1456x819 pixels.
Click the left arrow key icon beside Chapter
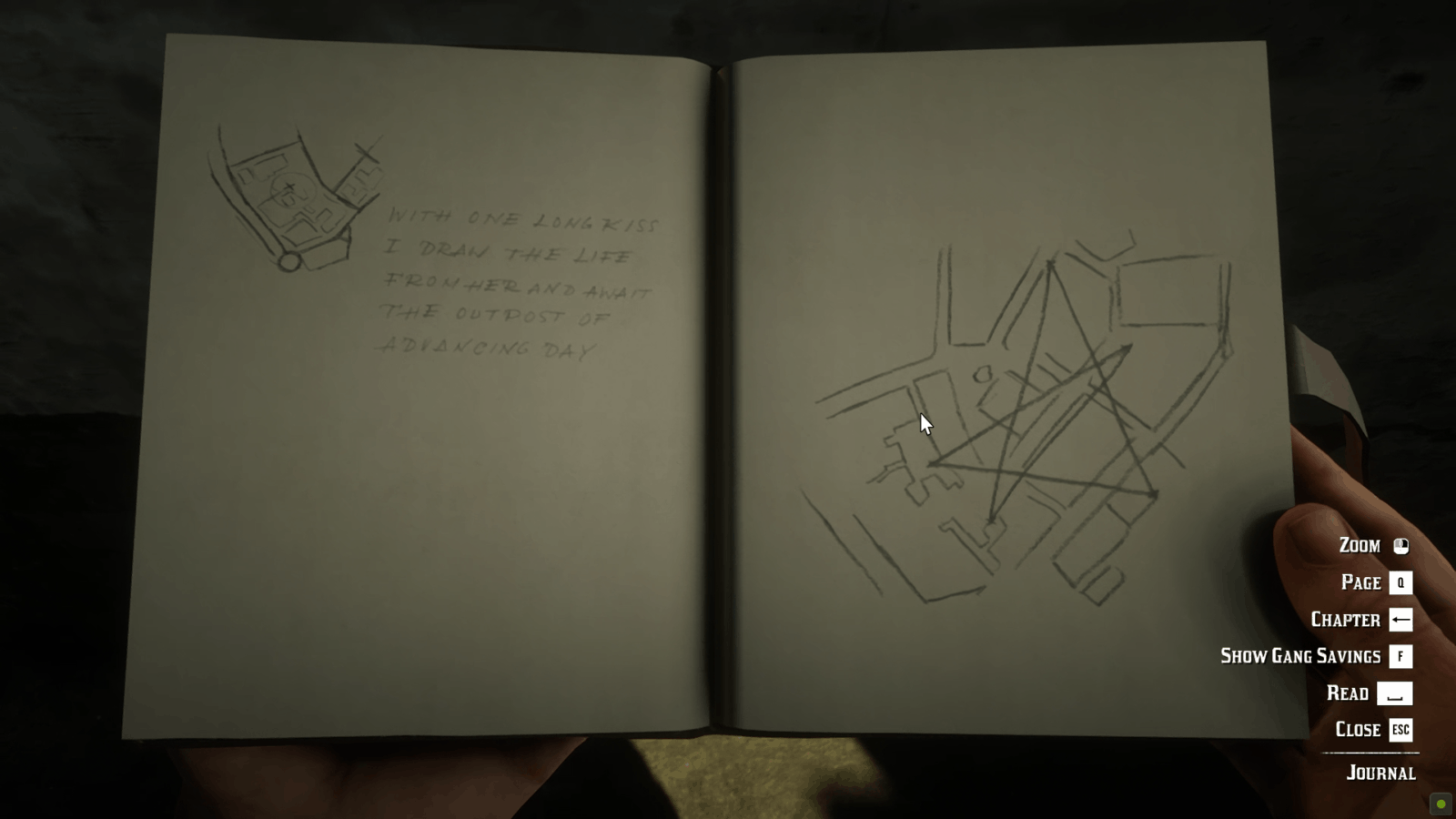1399,620
